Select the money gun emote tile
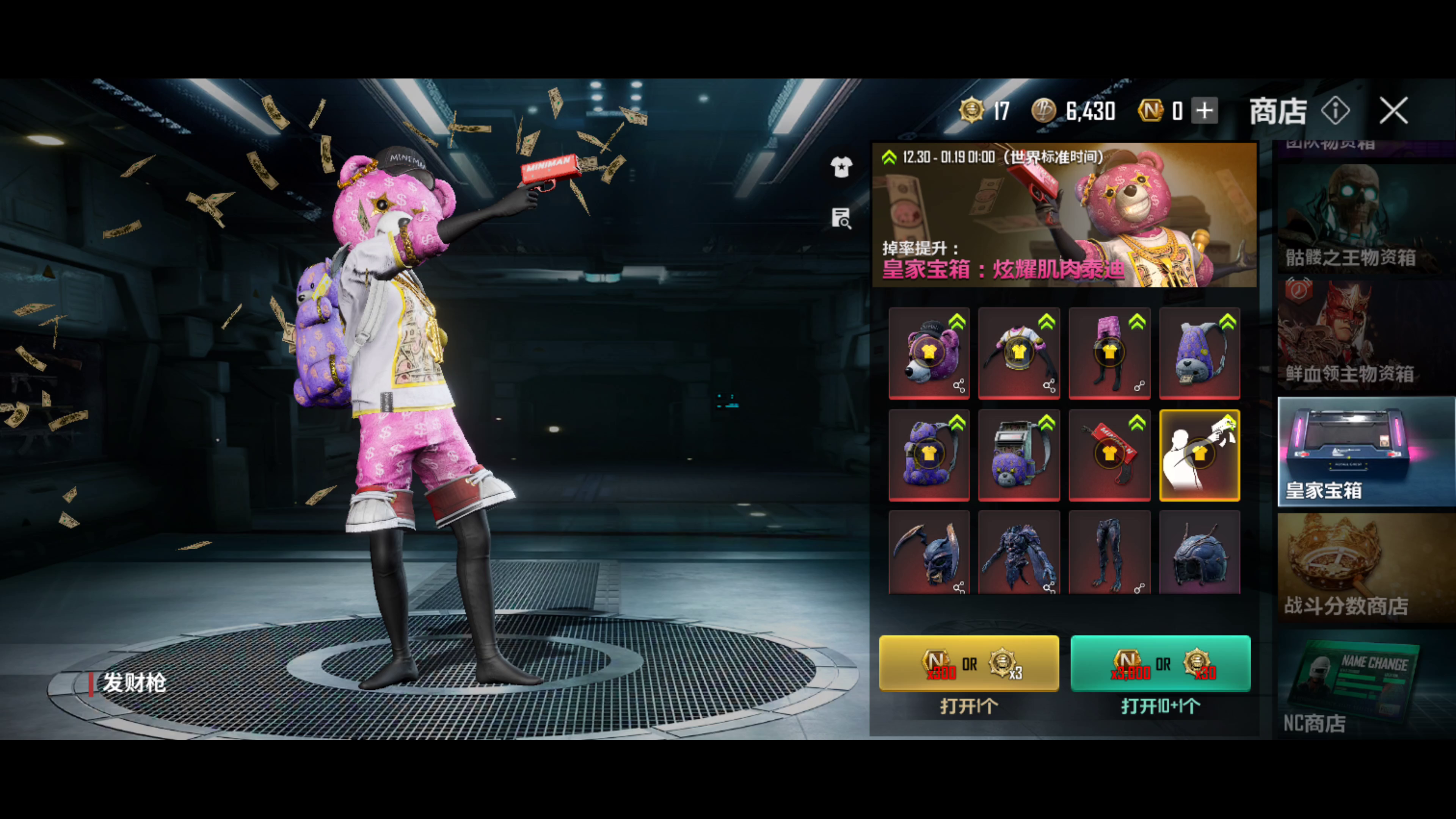The height and width of the screenshot is (819, 1456). point(1199,455)
